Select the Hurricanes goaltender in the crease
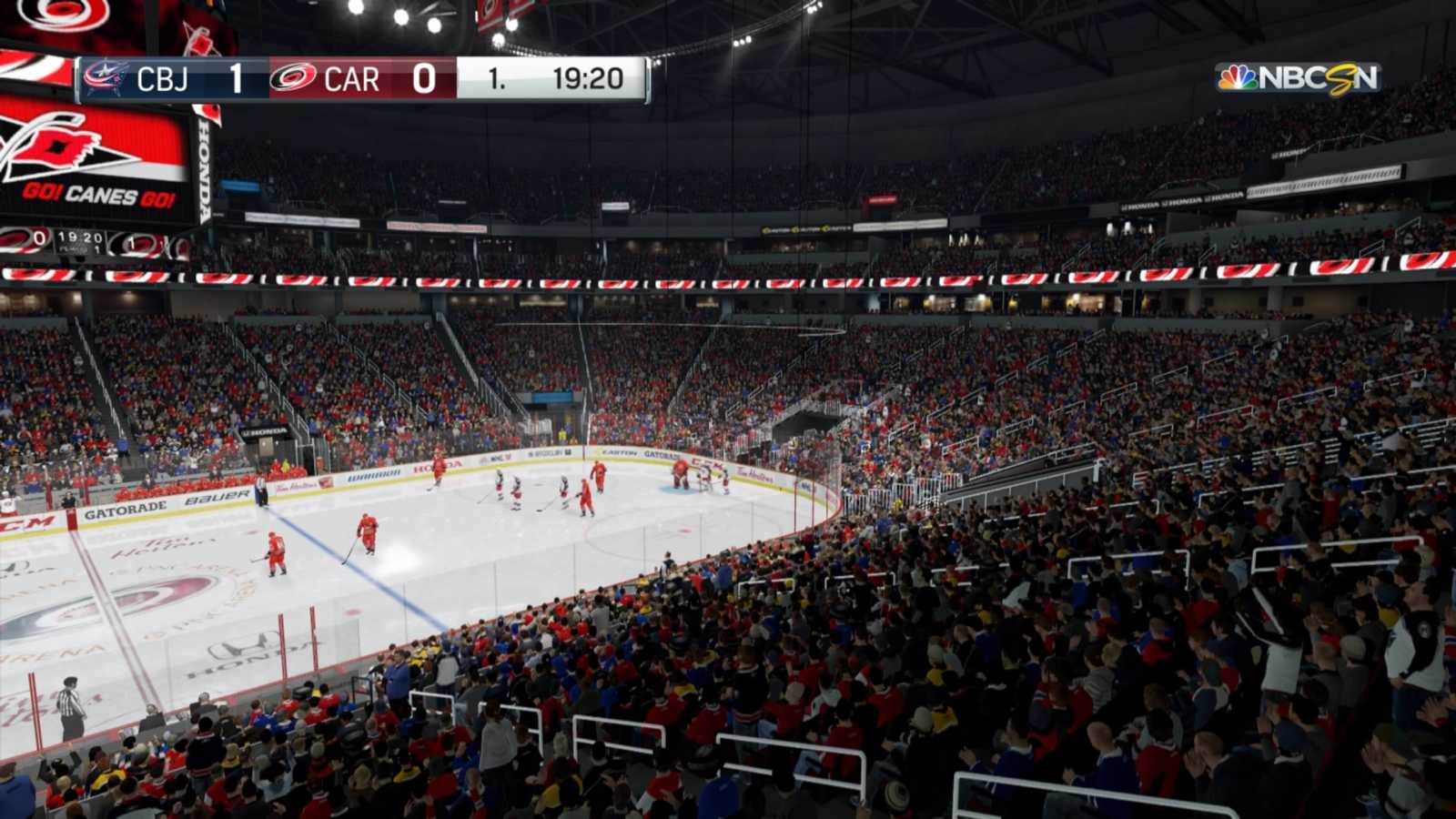Image resolution: width=1456 pixels, height=819 pixels. pyautogui.click(x=681, y=471)
